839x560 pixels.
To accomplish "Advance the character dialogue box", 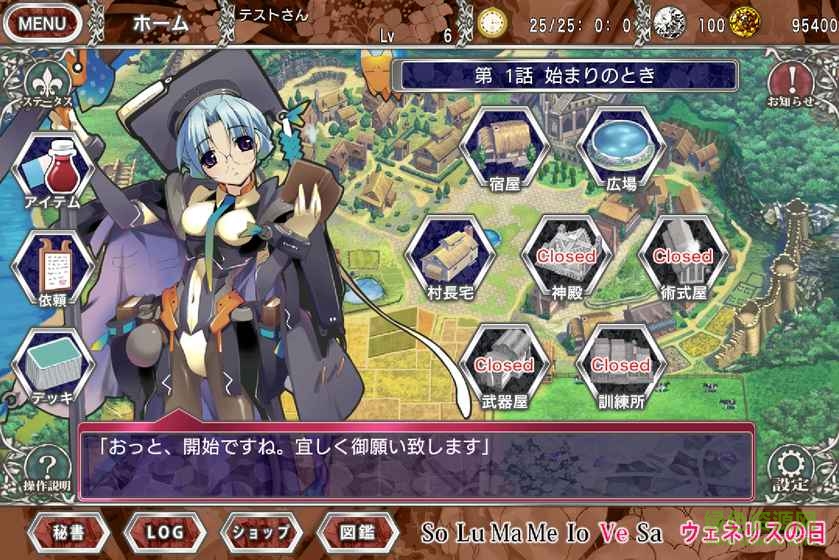I will 415,460.
